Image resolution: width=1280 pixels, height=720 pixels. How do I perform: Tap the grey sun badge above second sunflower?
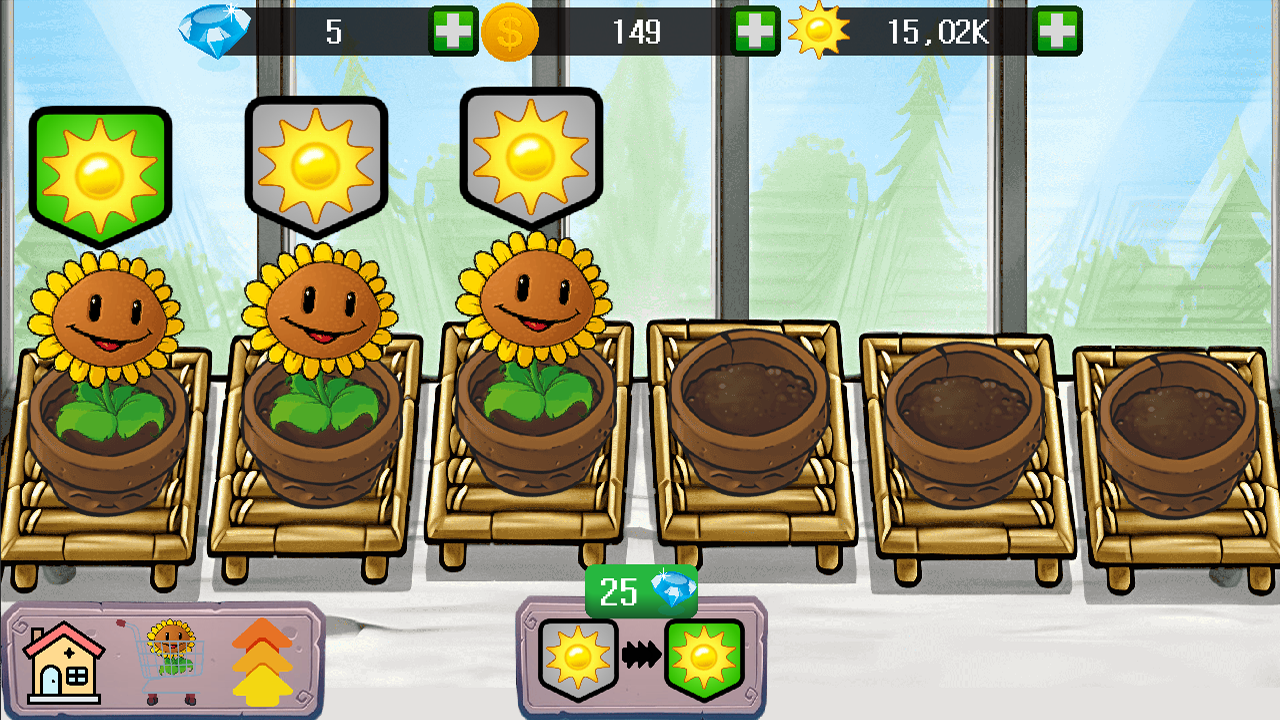(x=315, y=160)
